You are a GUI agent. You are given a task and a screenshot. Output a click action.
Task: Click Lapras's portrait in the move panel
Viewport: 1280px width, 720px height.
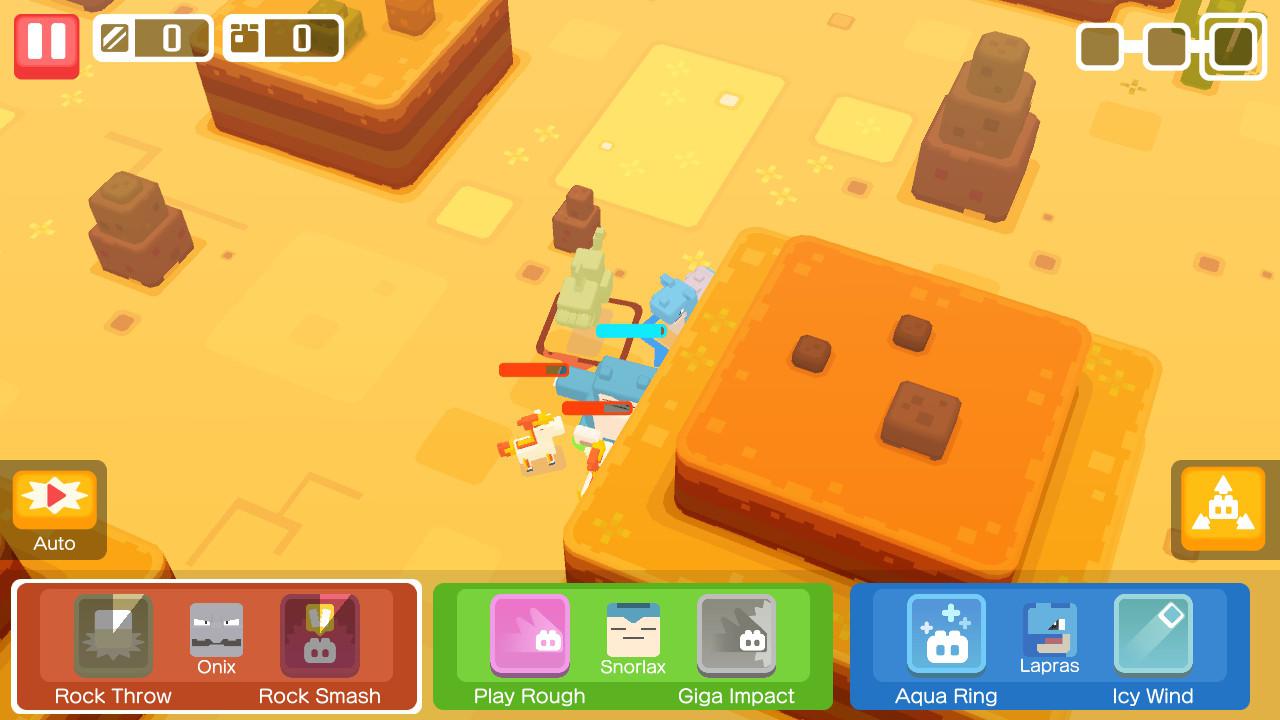[1048, 628]
